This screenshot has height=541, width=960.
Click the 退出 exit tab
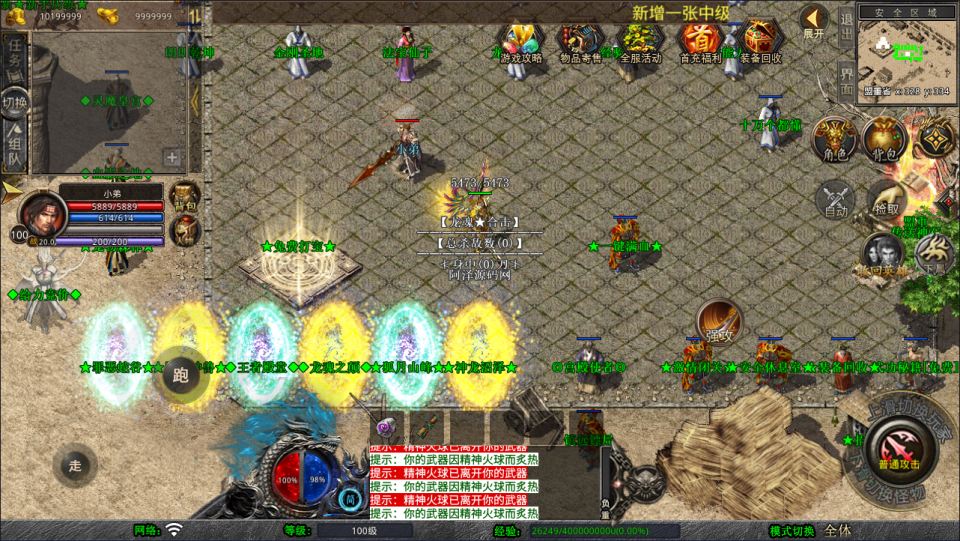pos(846,24)
